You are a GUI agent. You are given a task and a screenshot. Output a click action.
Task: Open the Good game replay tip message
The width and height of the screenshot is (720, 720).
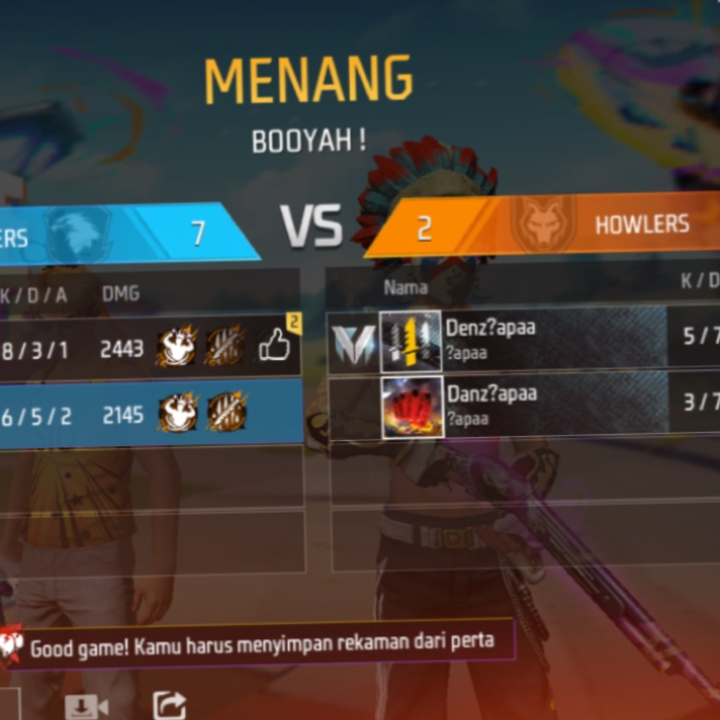pos(262,643)
